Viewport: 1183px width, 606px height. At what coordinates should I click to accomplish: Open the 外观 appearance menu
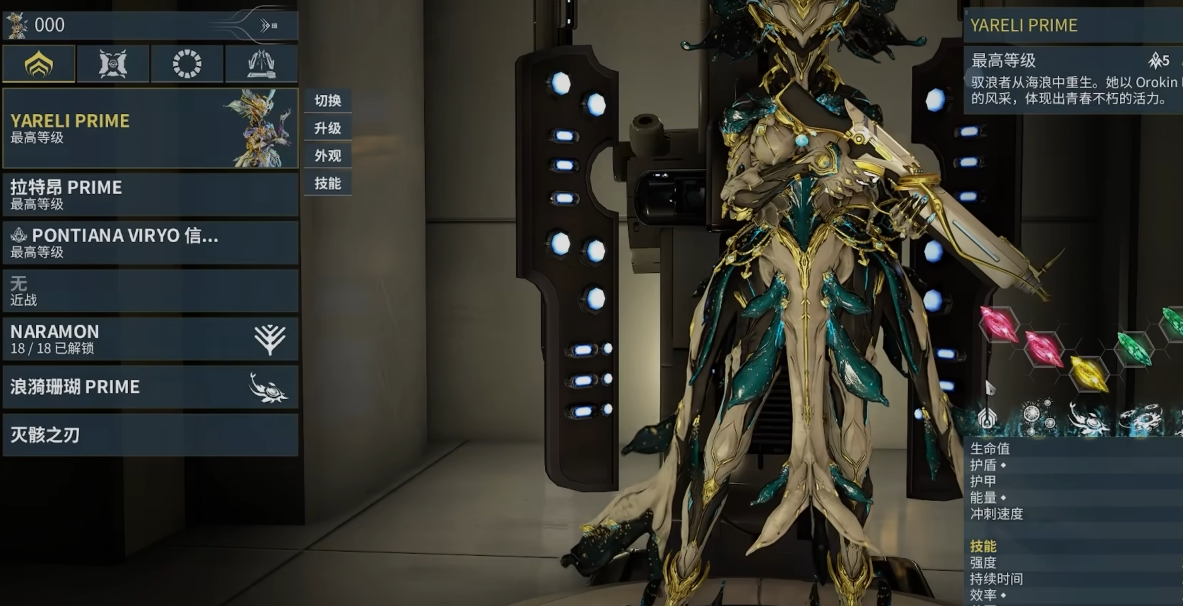pos(328,156)
